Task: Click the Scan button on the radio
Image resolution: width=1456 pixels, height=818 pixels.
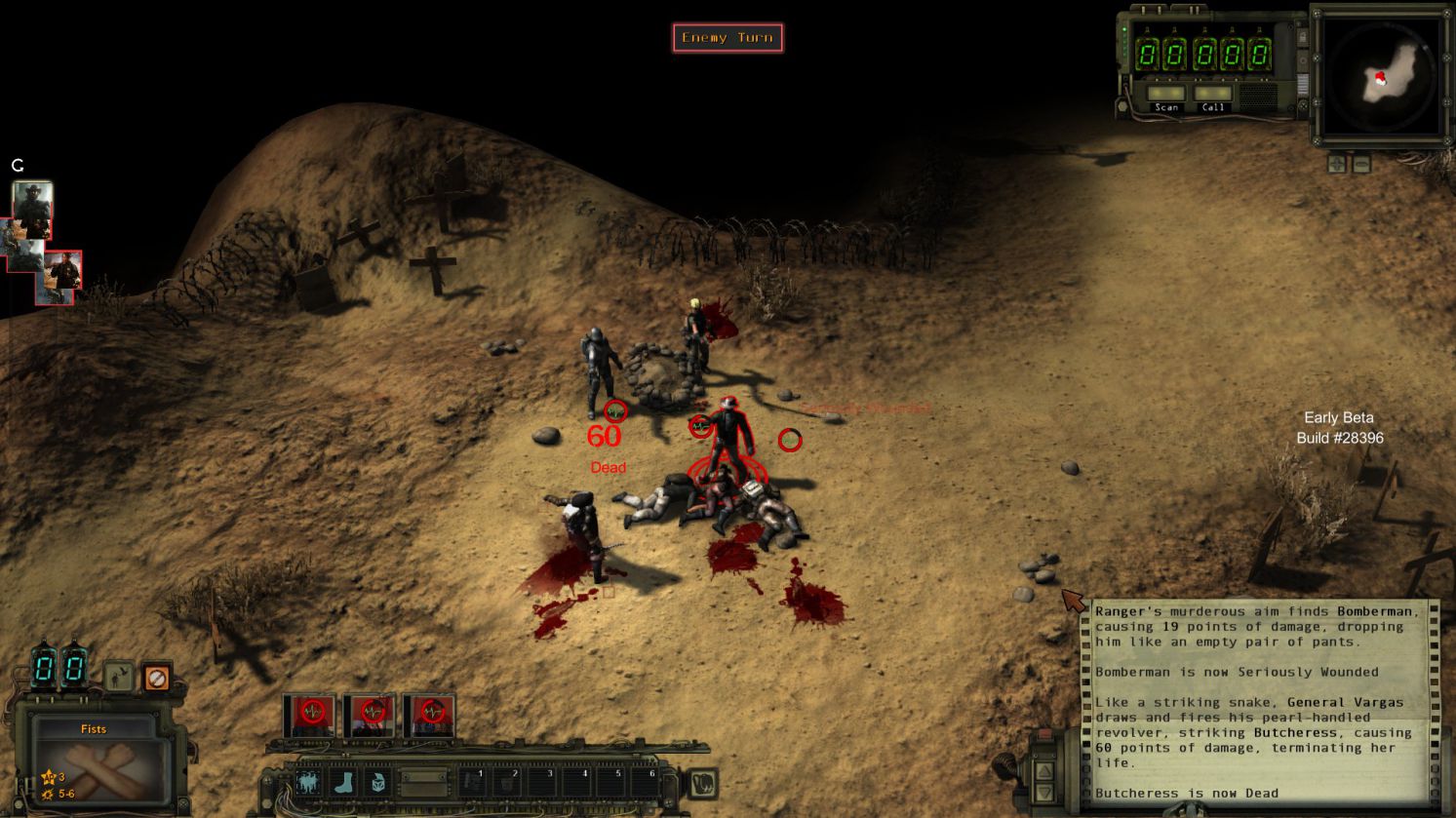Action: pos(1166,96)
